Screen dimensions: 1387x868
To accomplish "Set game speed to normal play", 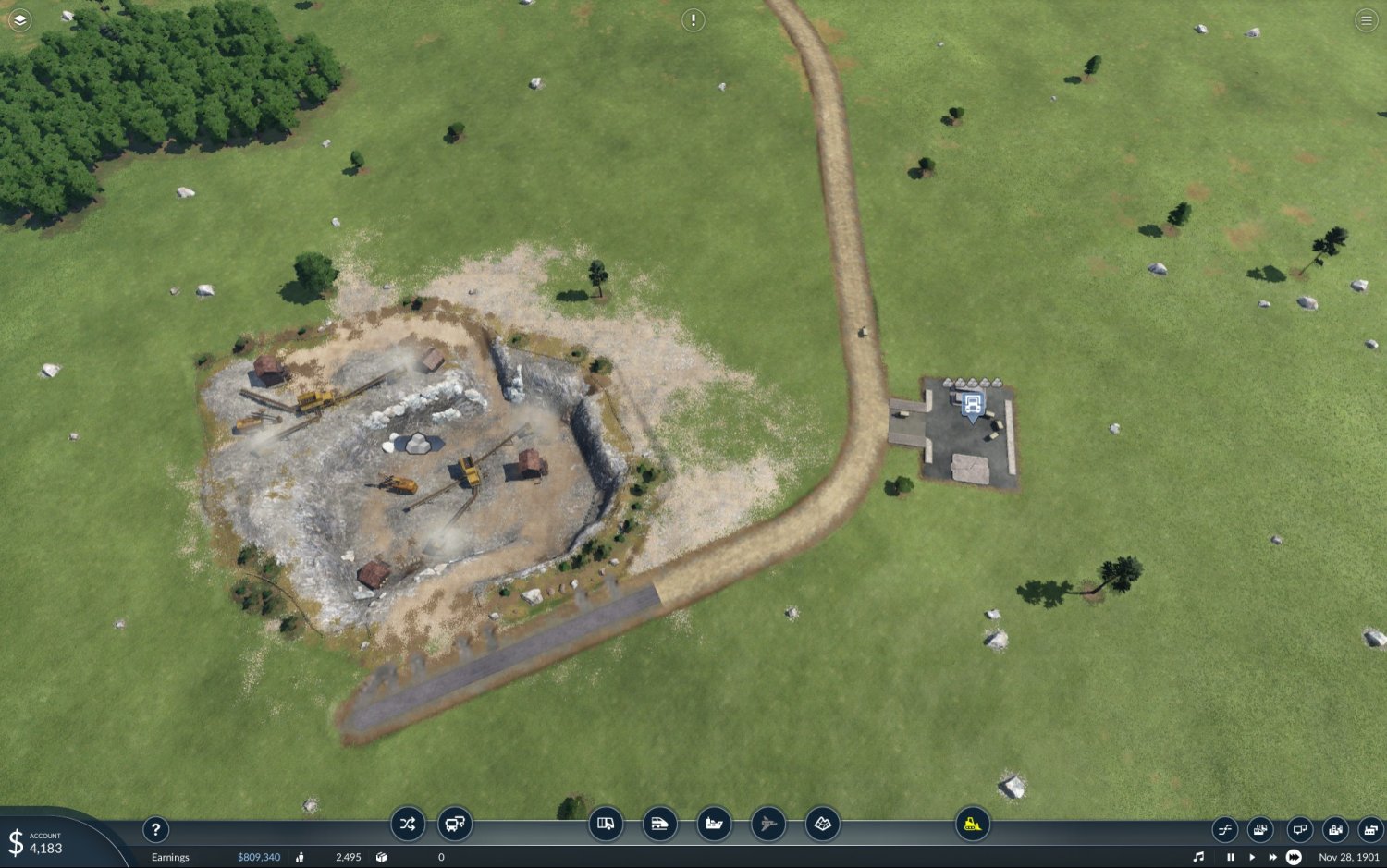I will click(x=1252, y=857).
